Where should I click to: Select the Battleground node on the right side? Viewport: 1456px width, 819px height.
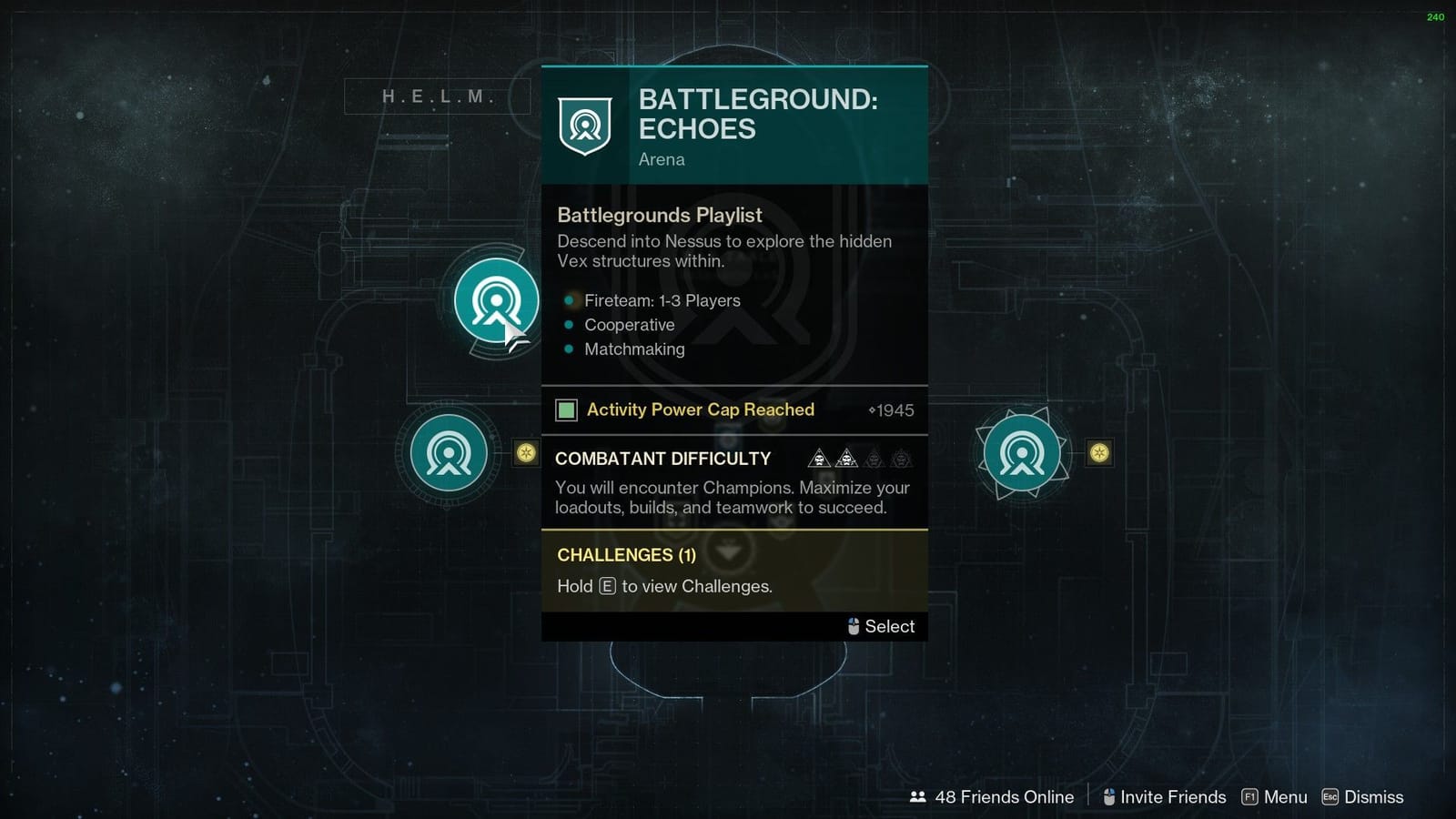click(x=1023, y=452)
